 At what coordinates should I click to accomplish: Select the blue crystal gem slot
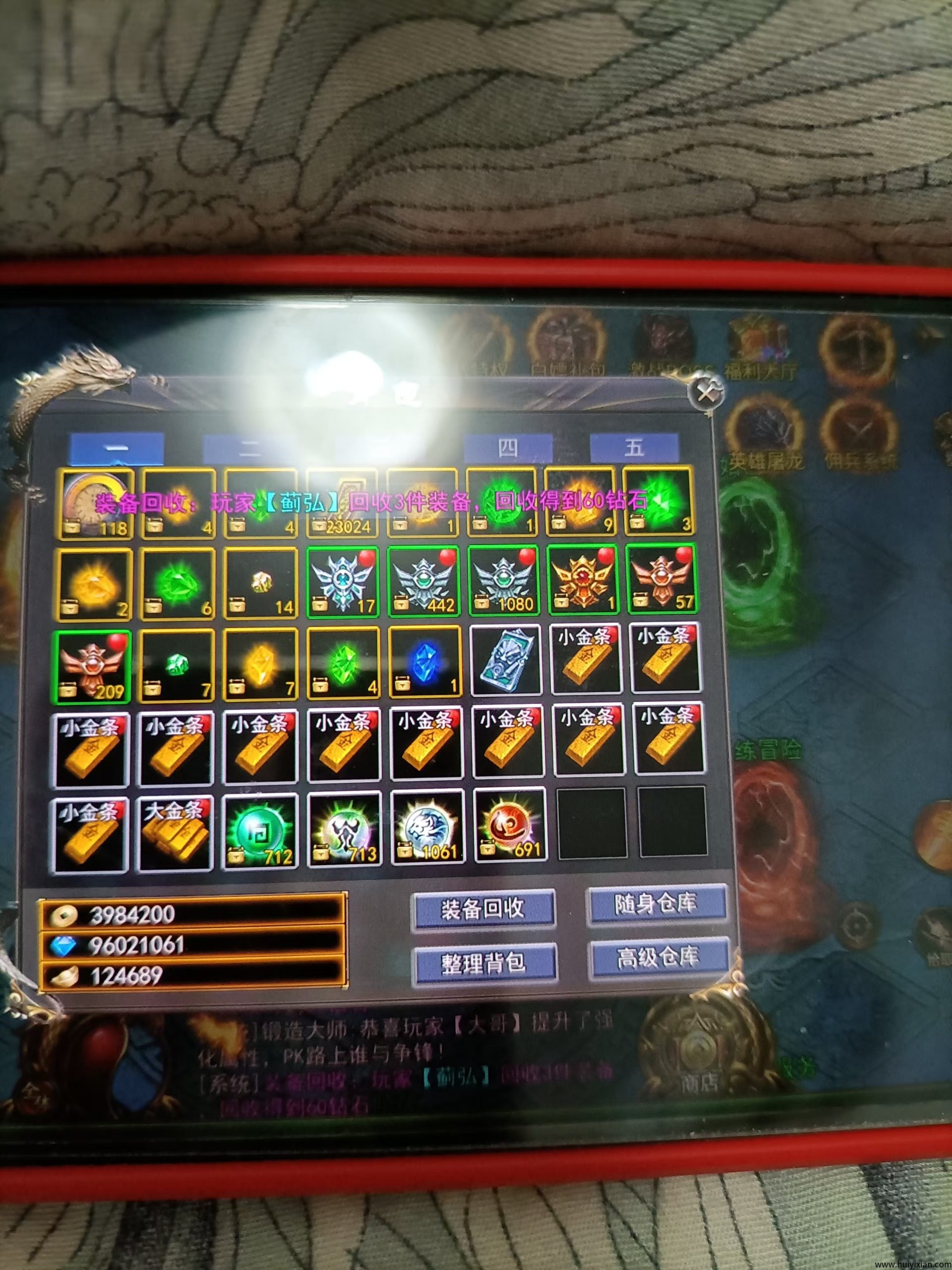coord(424,664)
